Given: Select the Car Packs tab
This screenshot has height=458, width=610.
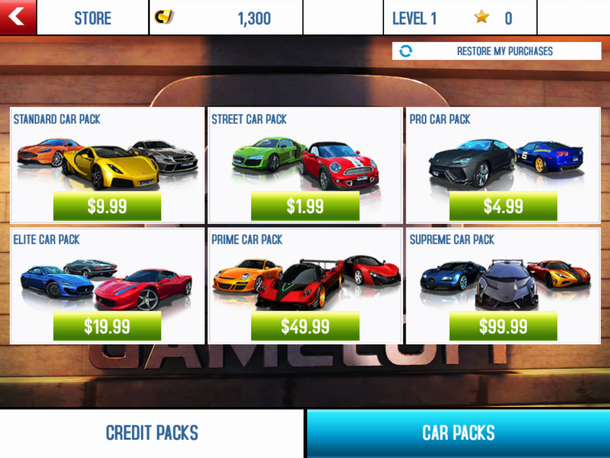Looking at the screenshot, I should tap(458, 433).
